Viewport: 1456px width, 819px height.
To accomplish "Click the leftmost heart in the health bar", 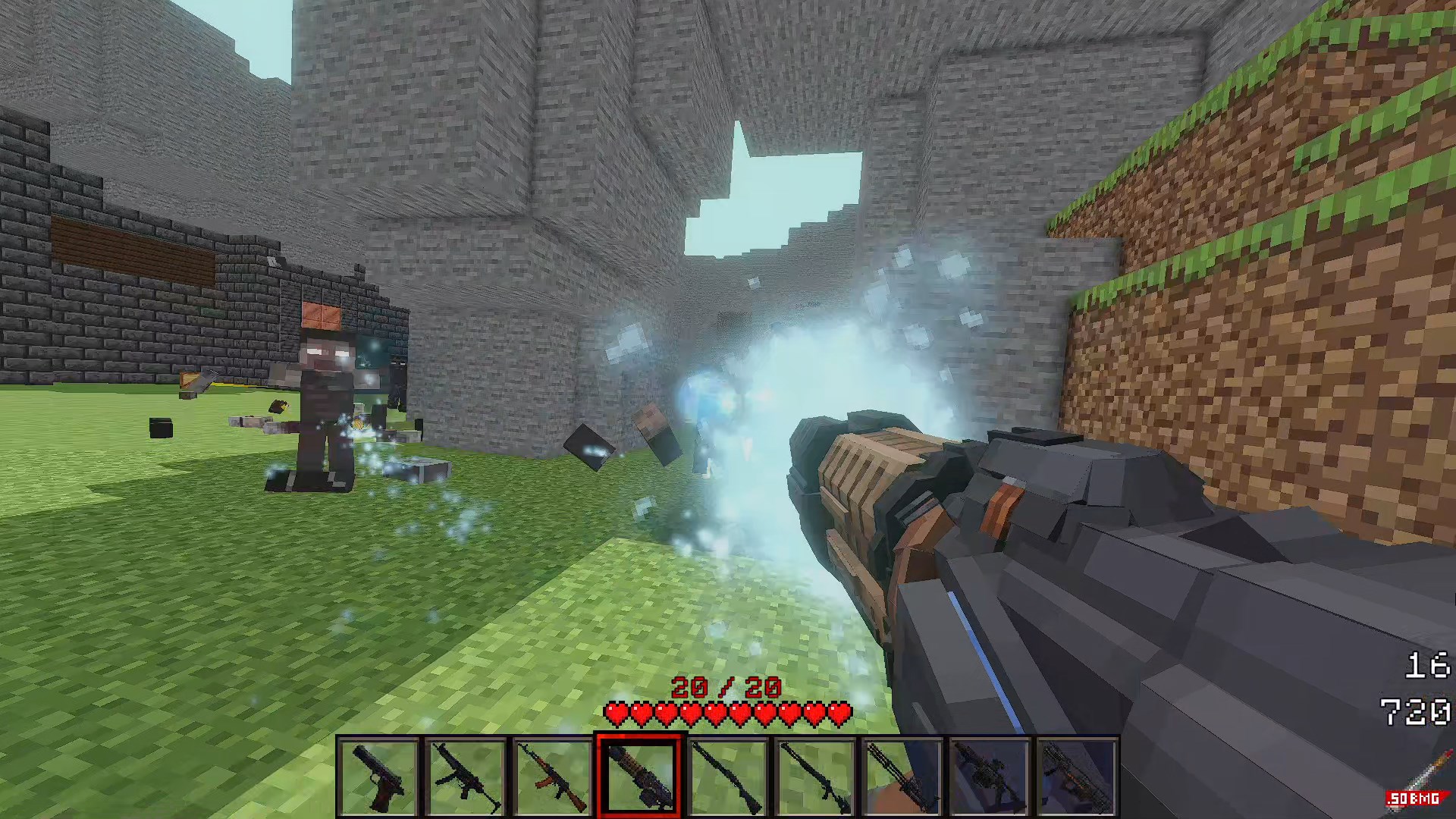I will (x=616, y=714).
